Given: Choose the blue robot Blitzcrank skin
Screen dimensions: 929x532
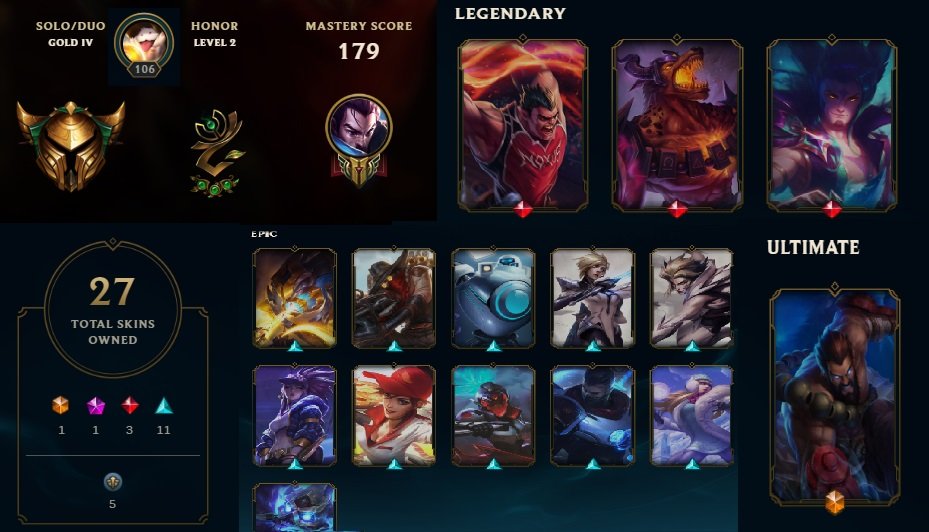Looking at the screenshot, I should [x=493, y=297].
